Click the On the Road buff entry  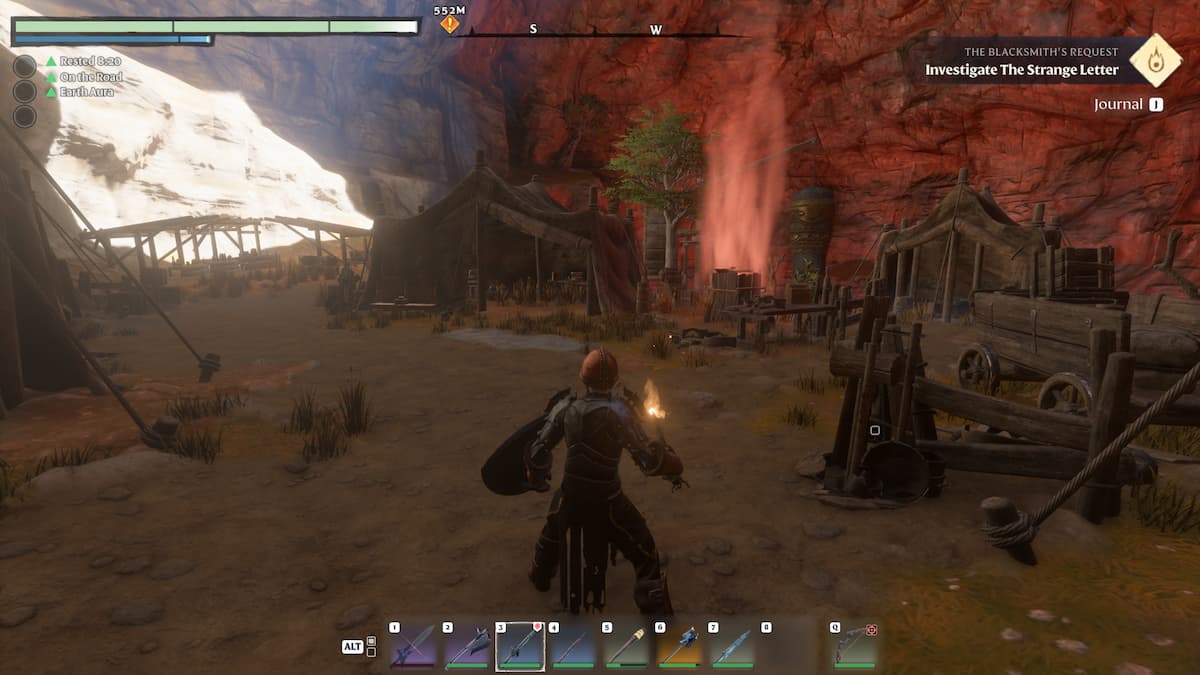(x=88, y=77)
